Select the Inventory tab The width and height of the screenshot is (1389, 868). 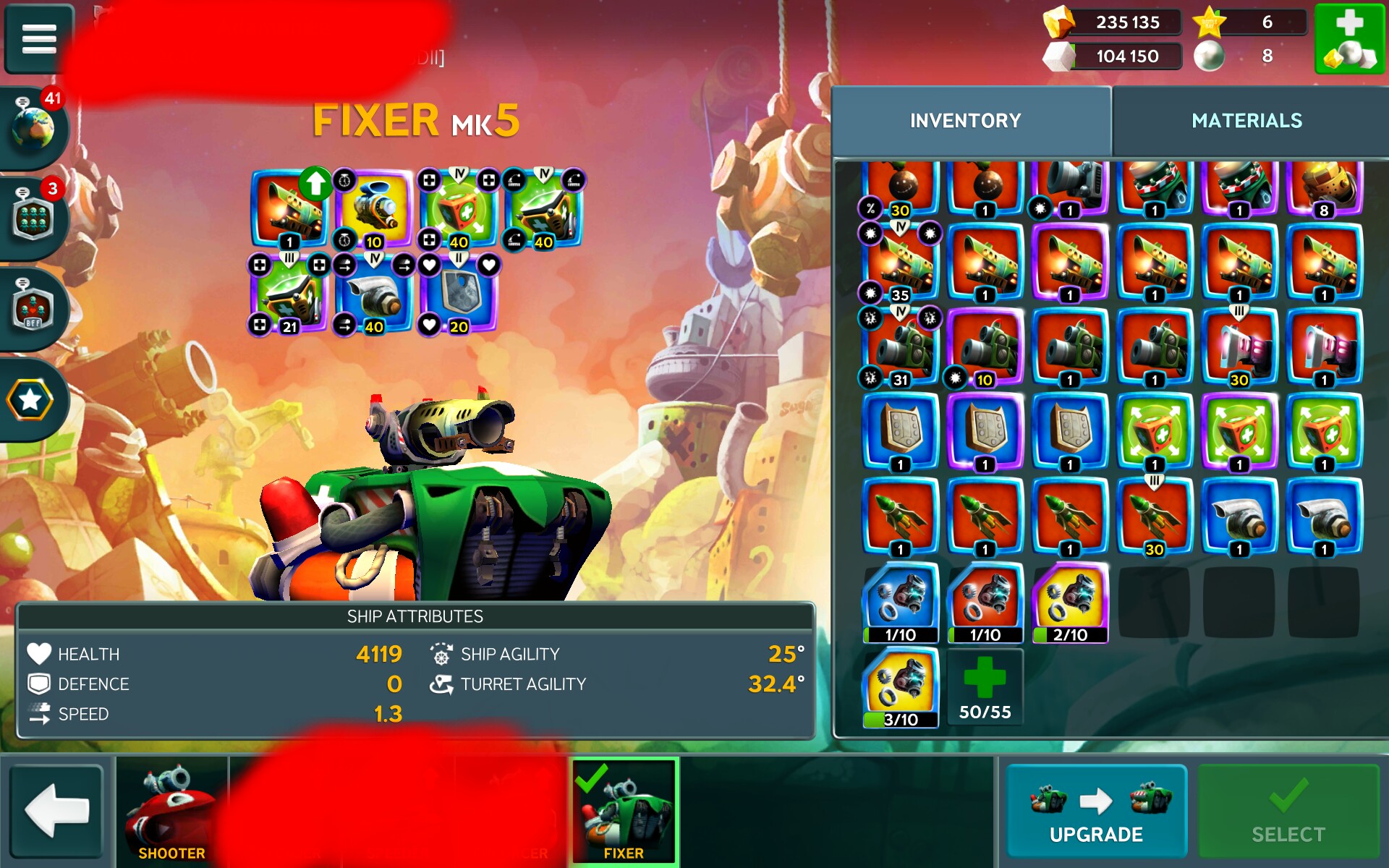tap(965, 121)
